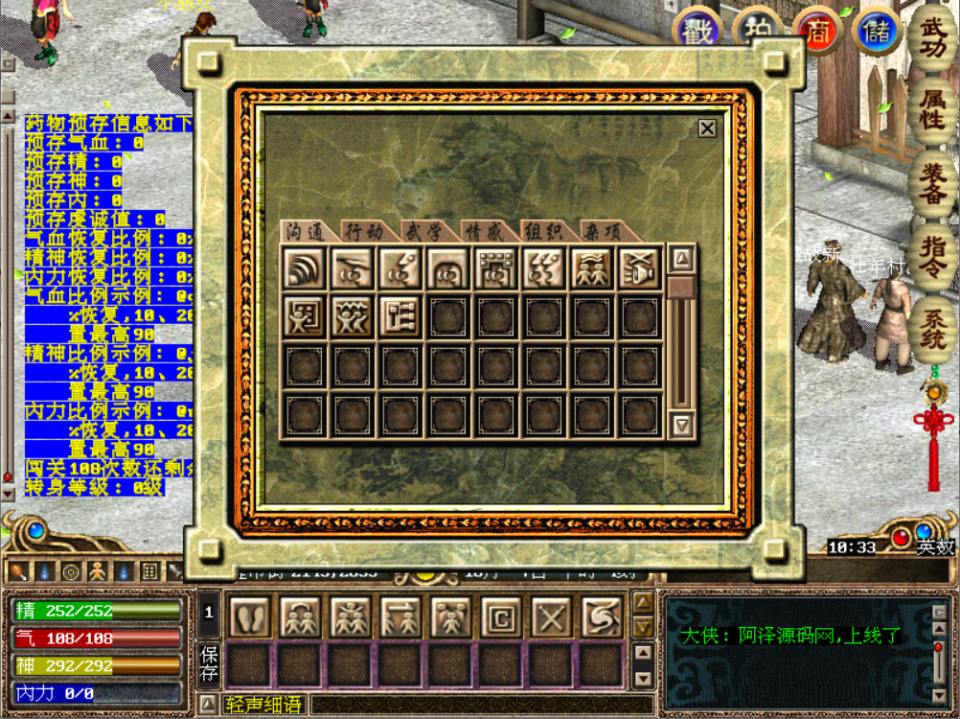Open the 属性 attributes lantern menu
Image resolution: width=960 pixels, height=719 pixels.
point(932,110)
